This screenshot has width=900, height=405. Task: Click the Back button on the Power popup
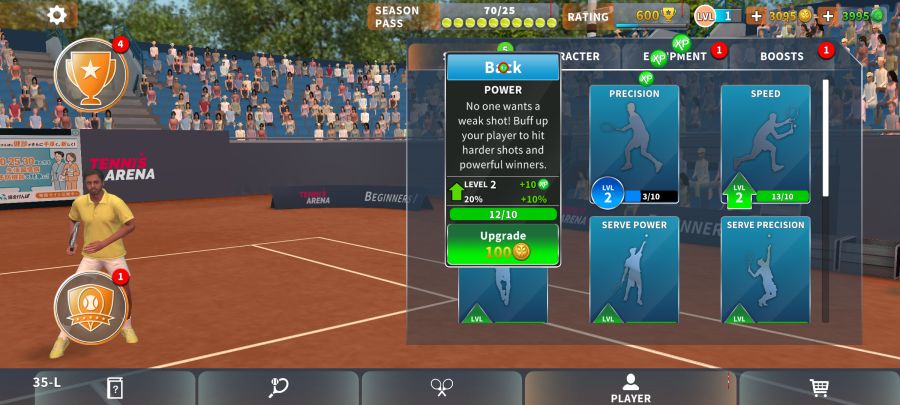coord(503,68)
